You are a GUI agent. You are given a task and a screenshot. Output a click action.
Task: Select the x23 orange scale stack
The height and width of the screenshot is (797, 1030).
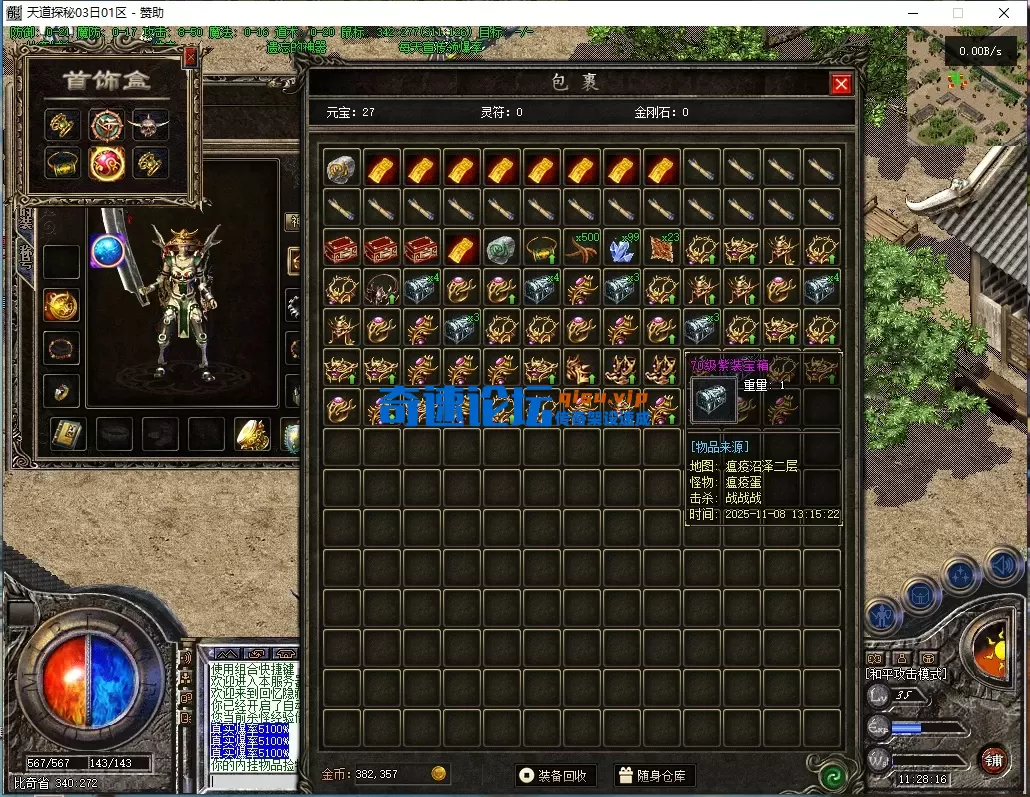coord(662,248)
